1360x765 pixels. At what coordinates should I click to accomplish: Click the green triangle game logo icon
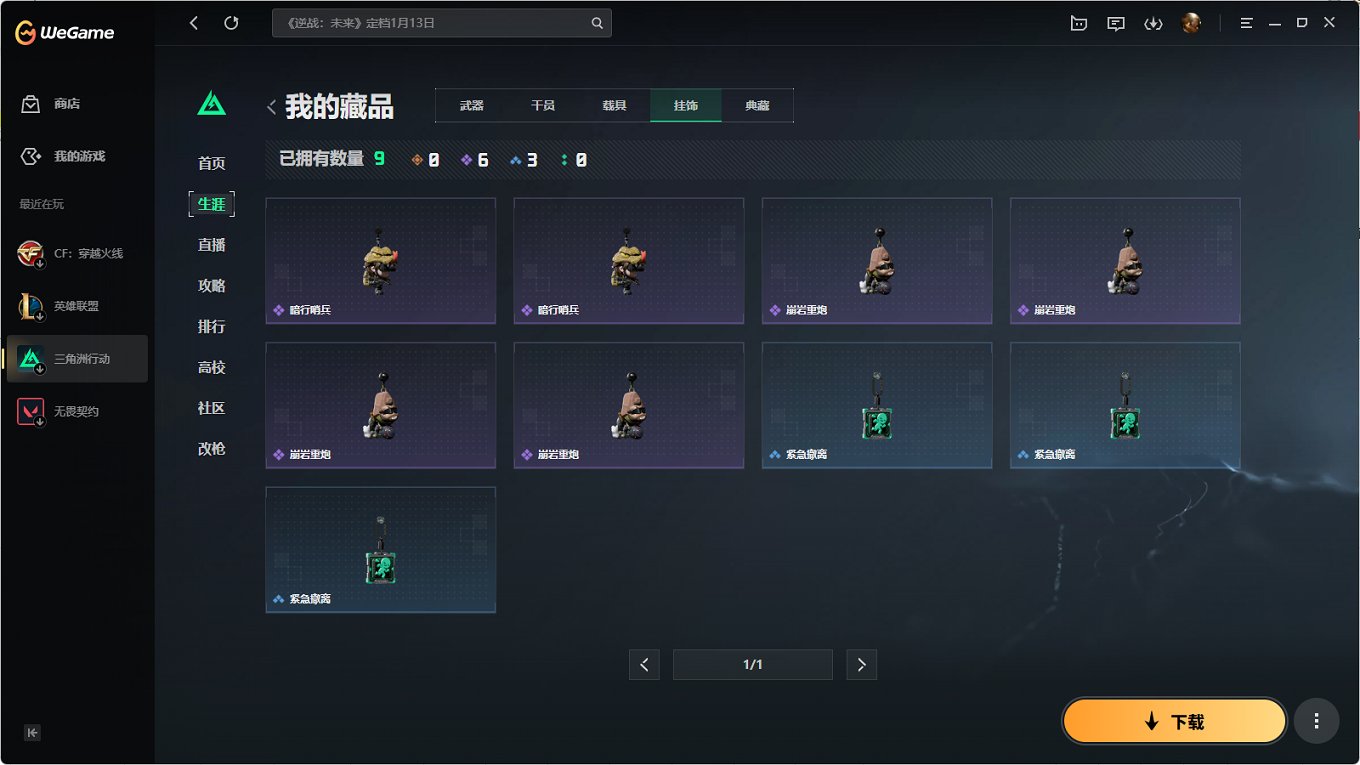[211, 103]
